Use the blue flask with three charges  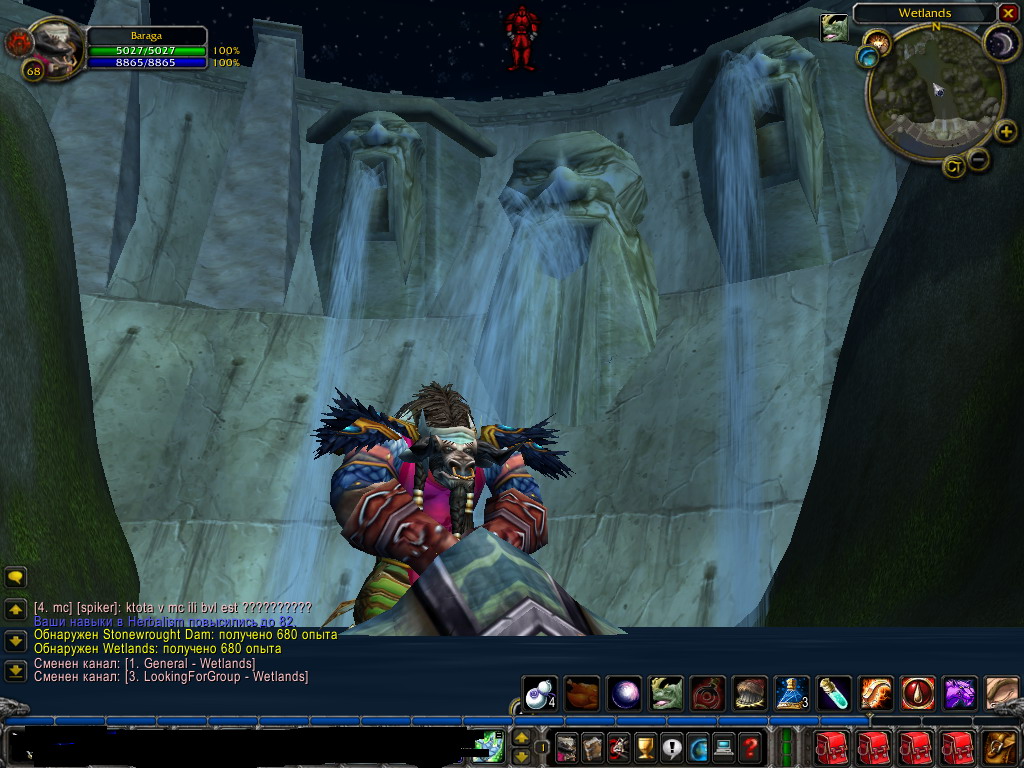tap(791, 693)
